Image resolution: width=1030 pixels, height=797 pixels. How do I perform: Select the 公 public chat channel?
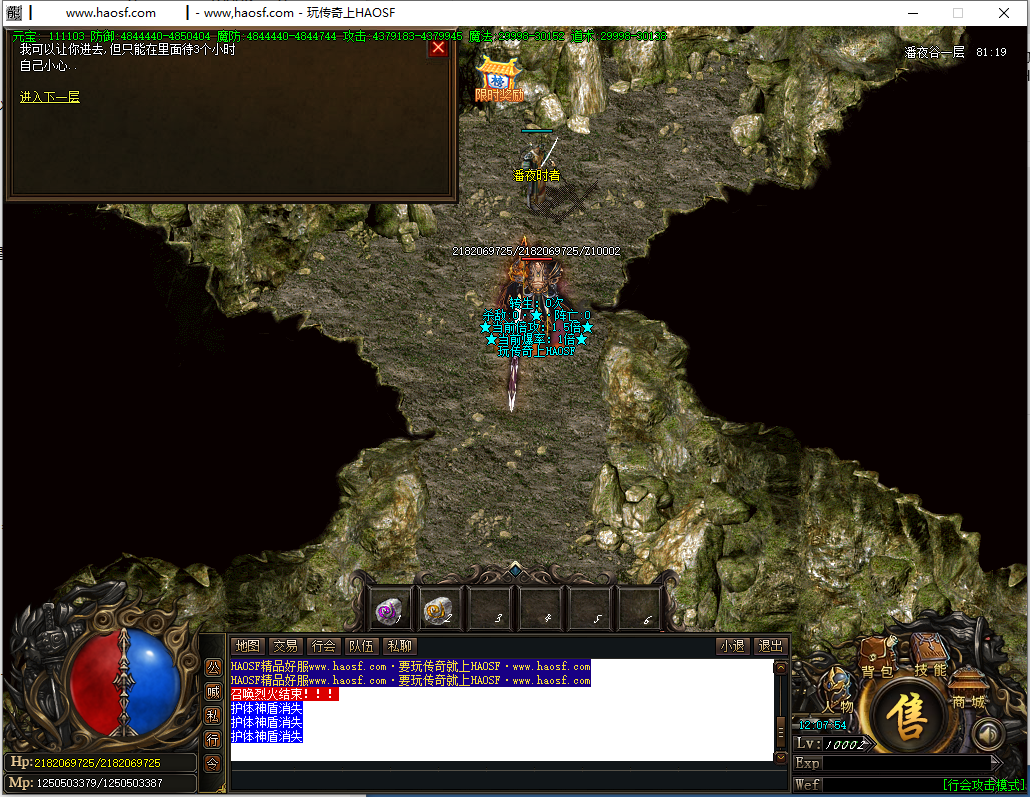(213, 667)
